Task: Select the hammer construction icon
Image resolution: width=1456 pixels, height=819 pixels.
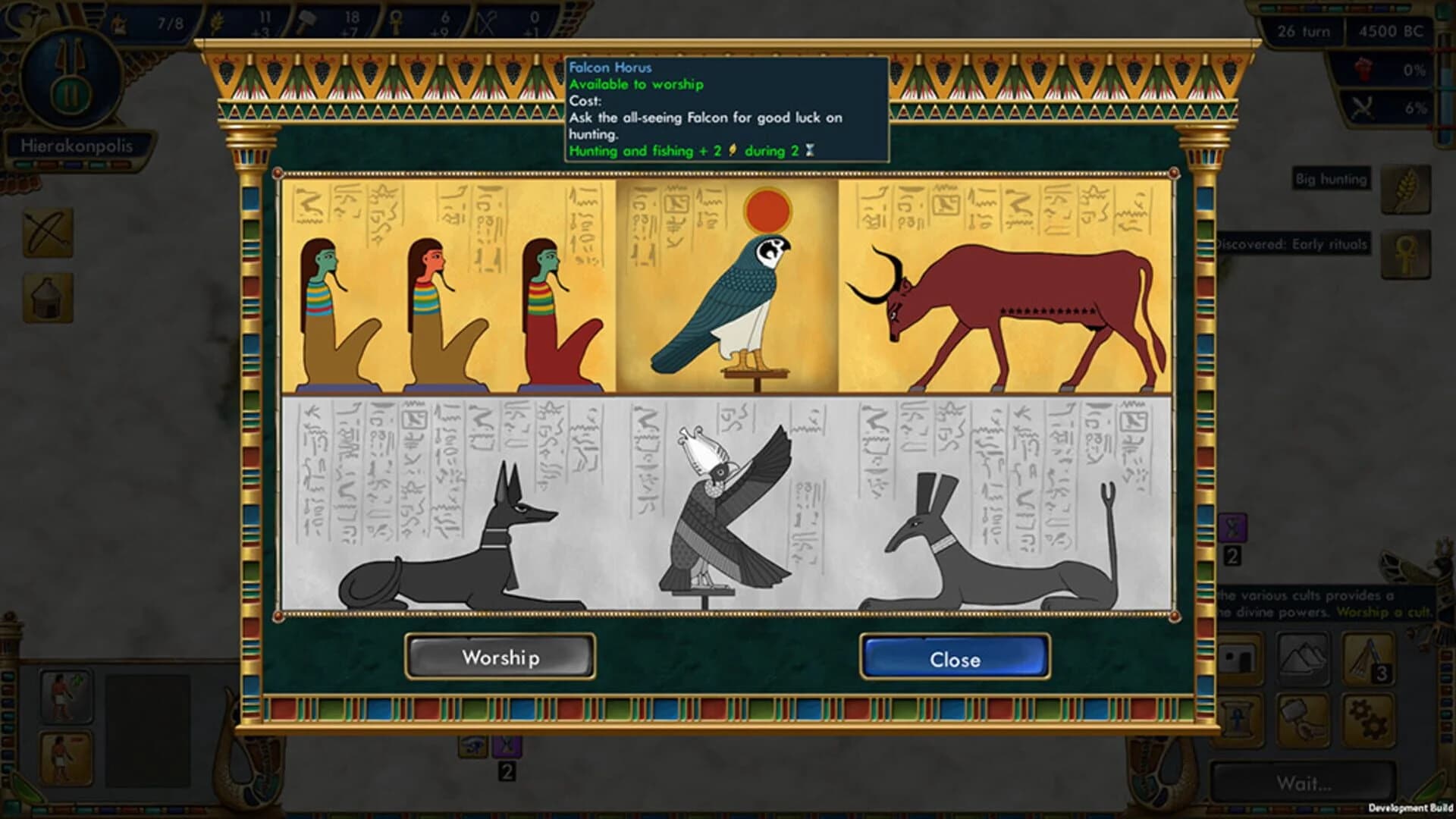Action: (x=1303, y=722)
